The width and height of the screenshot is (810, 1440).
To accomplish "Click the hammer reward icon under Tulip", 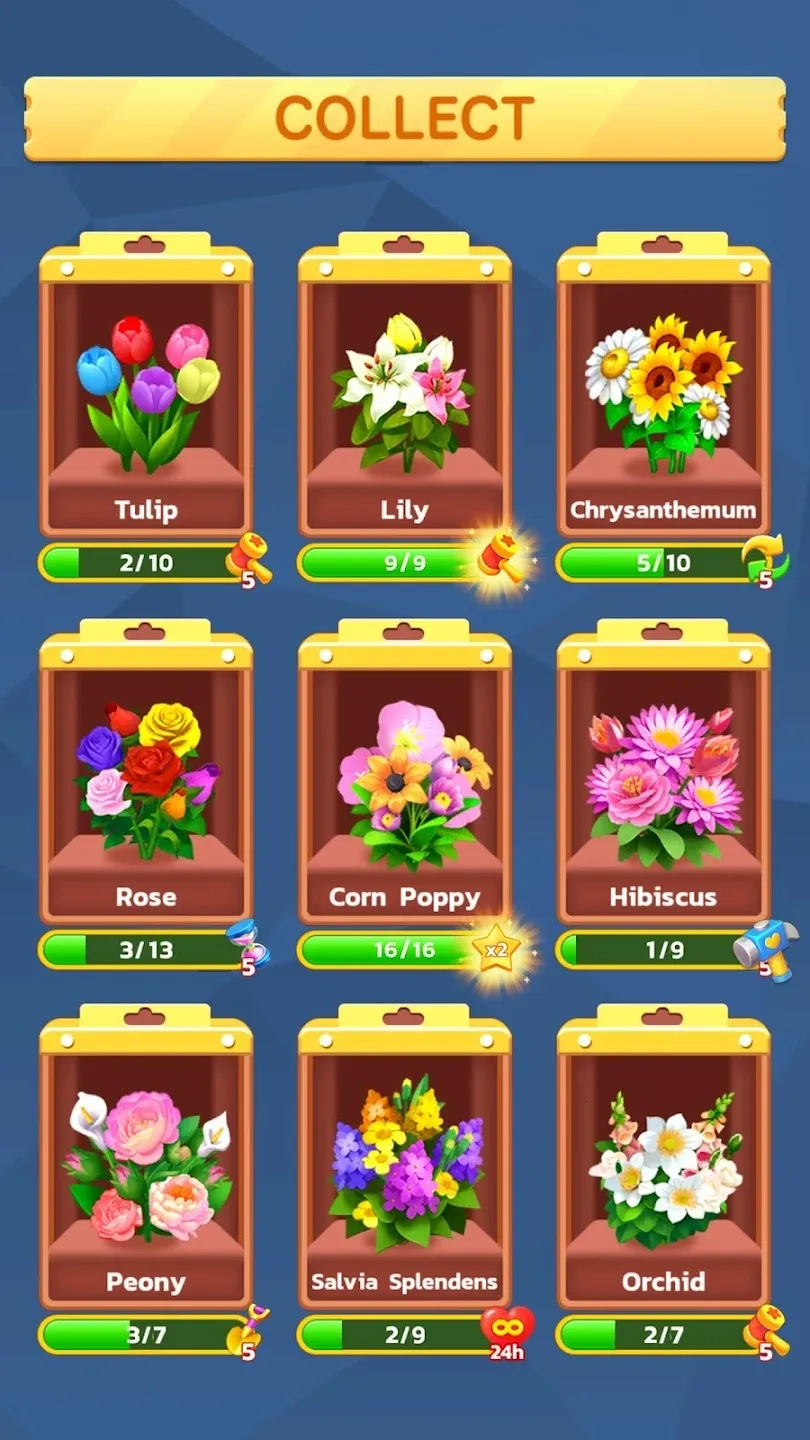I will click(x=248, y=559).
